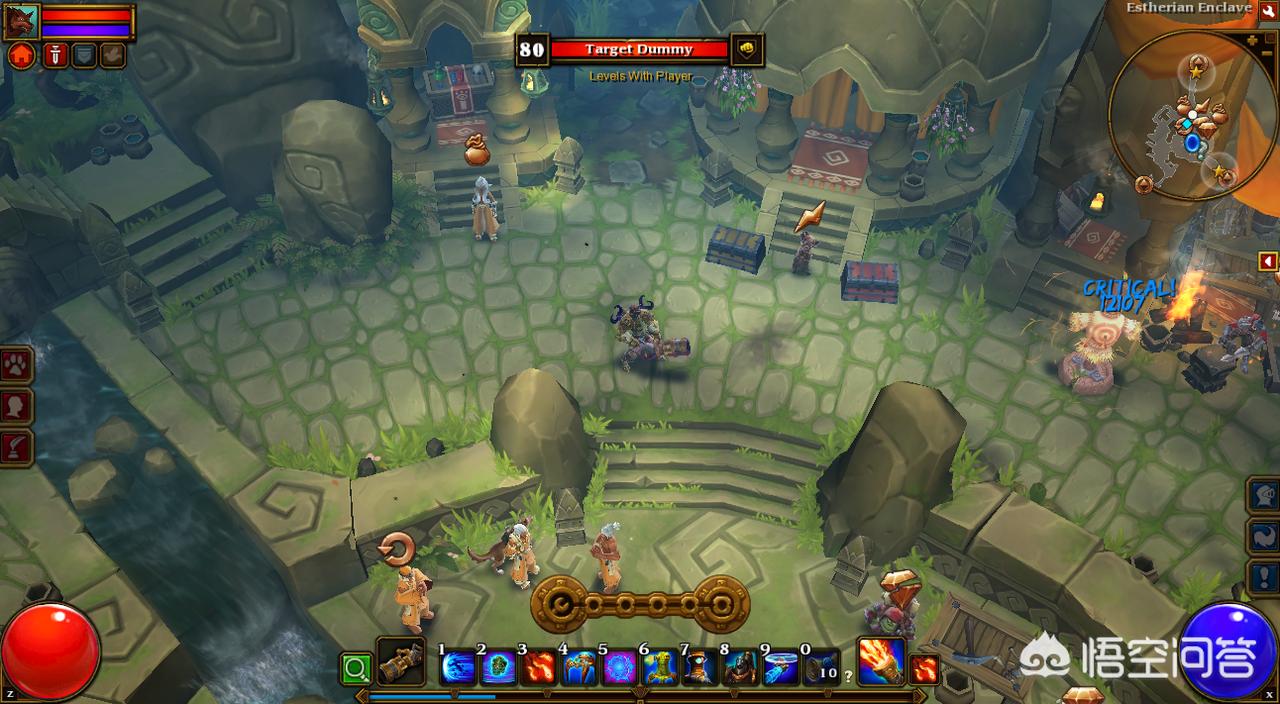Zoom in the minimap with plus button
The image size is (1280, 704).
tap(1253, 41)
